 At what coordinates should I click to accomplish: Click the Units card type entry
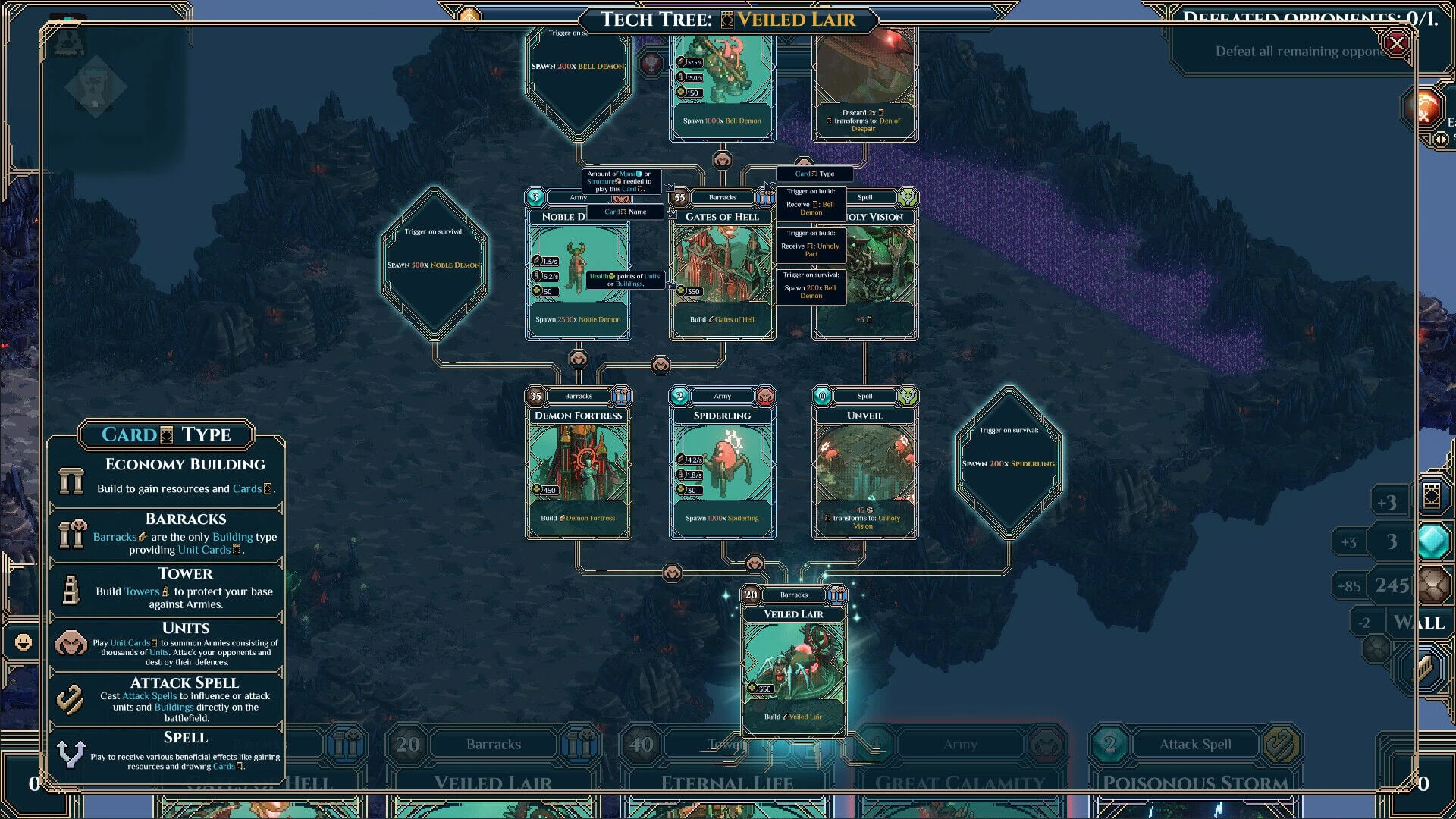pyautogui.click(x=166, y=643)
